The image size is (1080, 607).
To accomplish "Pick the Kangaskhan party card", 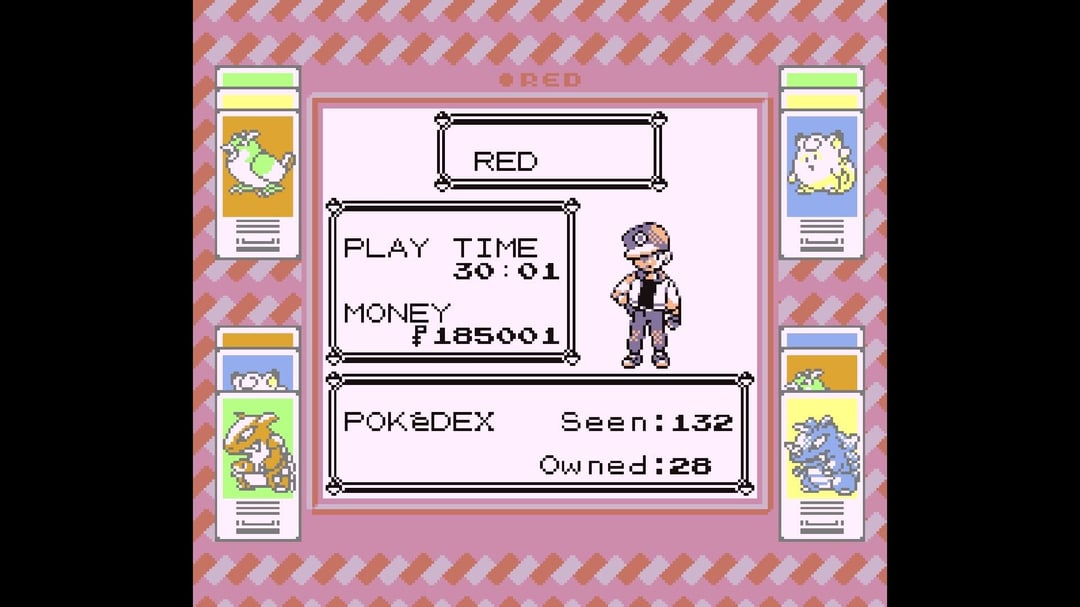I will pyautogui.click(x=258, y=449).
